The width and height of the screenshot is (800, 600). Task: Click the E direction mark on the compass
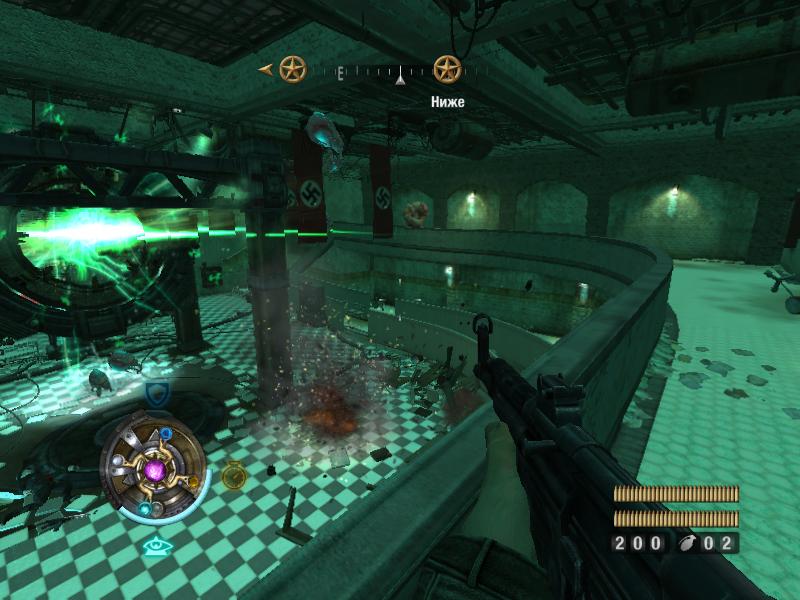click(x=341, y=72)
